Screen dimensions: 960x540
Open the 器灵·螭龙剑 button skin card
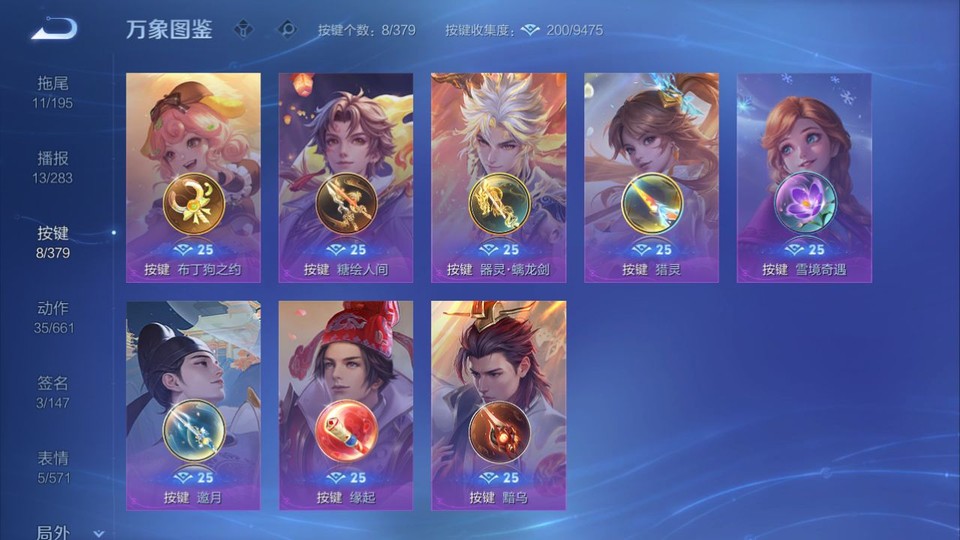[x=498, y=178]
